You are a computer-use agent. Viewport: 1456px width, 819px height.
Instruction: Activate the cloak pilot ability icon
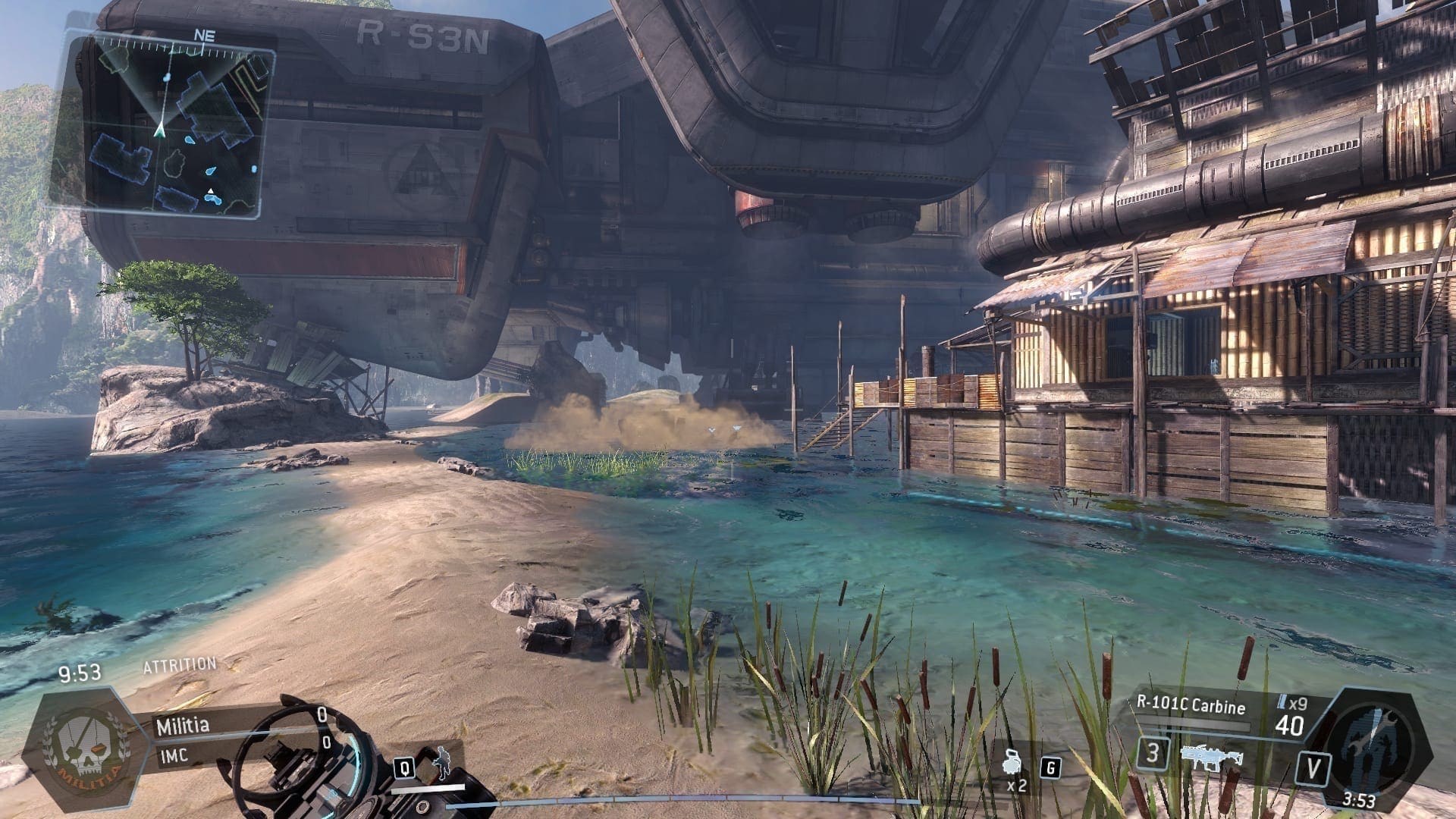tap(440, 765)
